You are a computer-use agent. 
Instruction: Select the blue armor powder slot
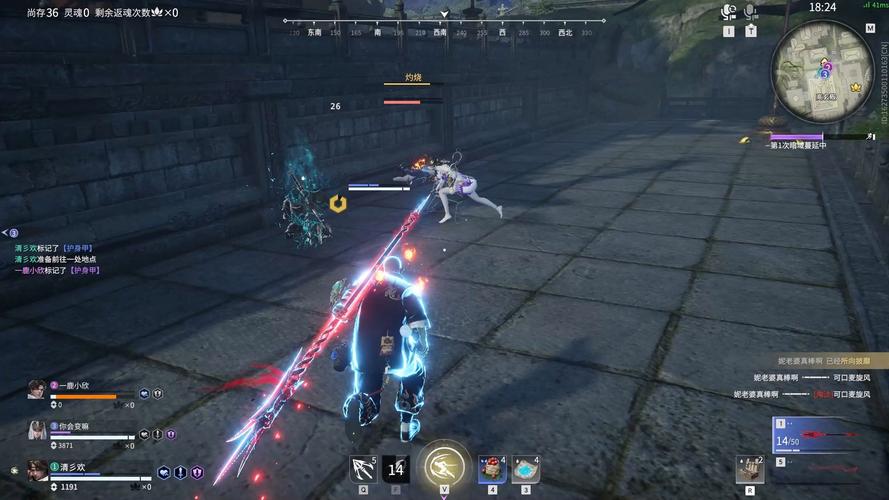pos(526,468)
